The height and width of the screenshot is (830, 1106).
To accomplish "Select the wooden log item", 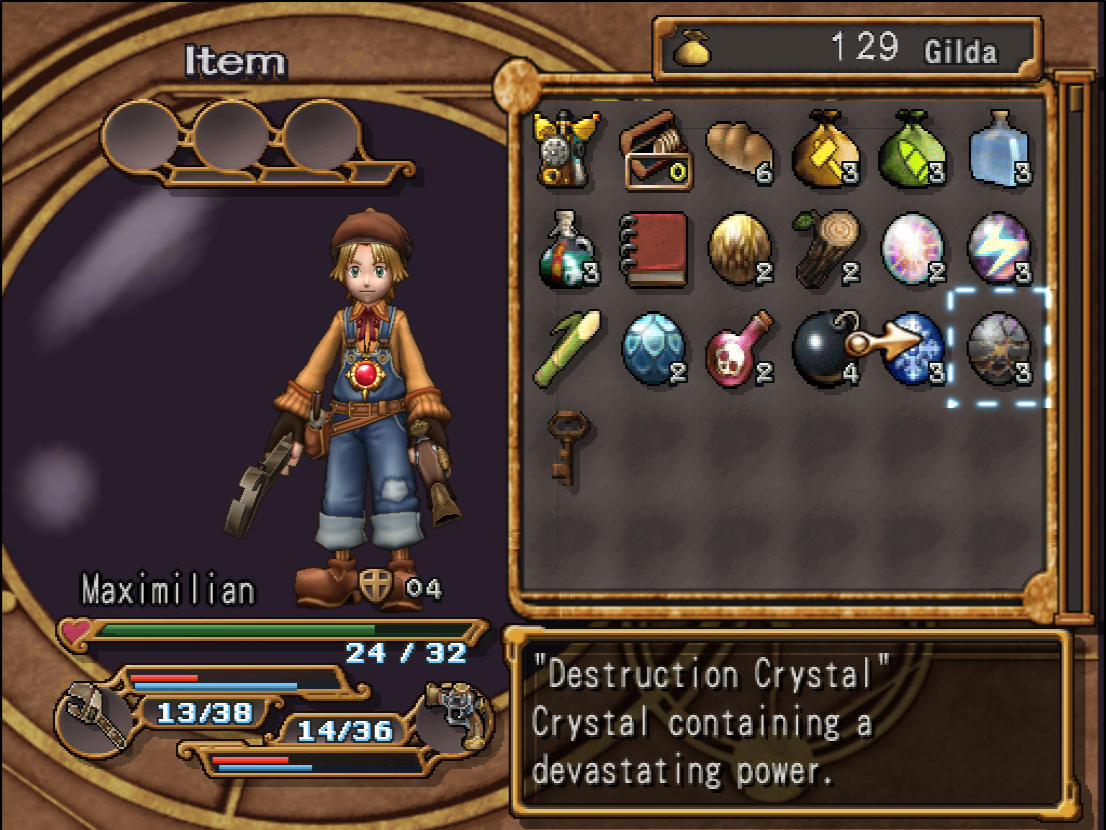I will [826, 247].
